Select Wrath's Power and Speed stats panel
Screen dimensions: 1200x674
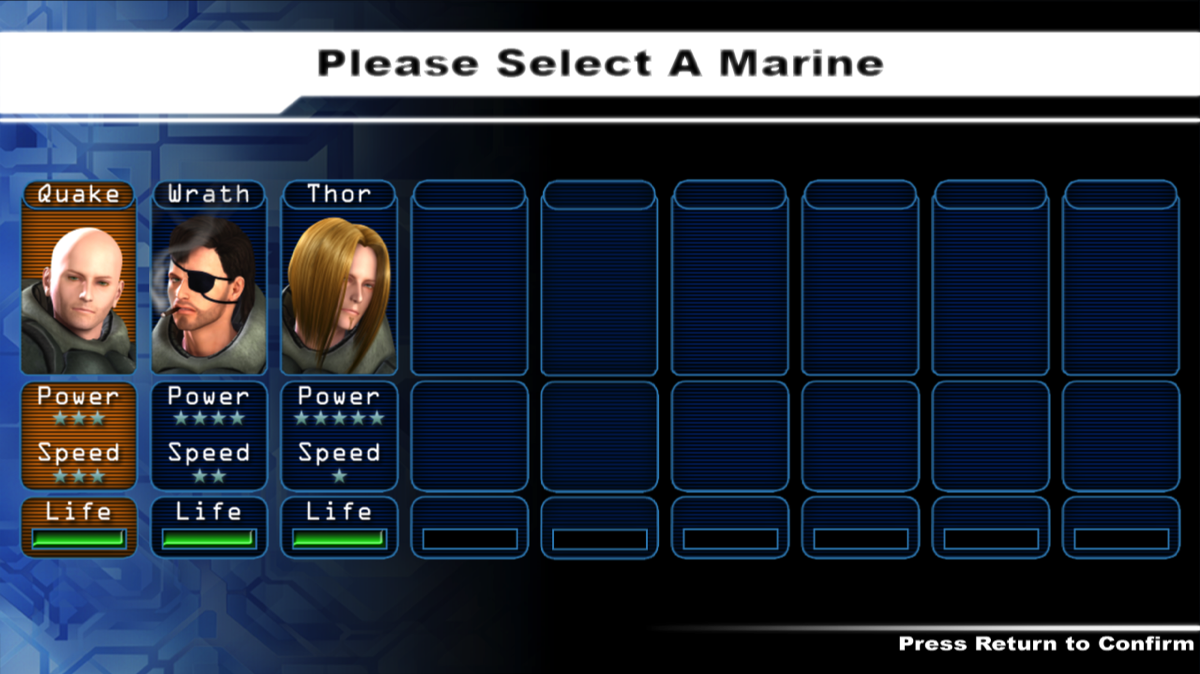208,436
